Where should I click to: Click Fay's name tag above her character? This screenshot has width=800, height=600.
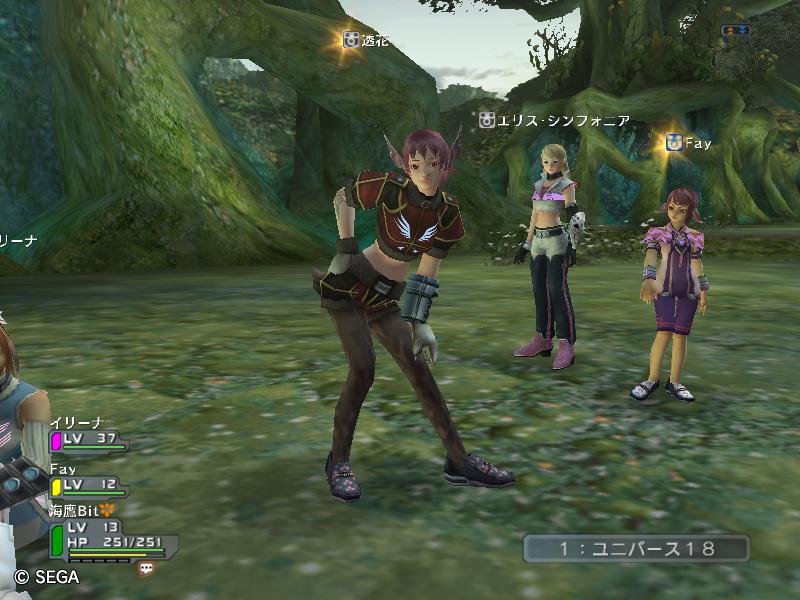pos(689,144)
